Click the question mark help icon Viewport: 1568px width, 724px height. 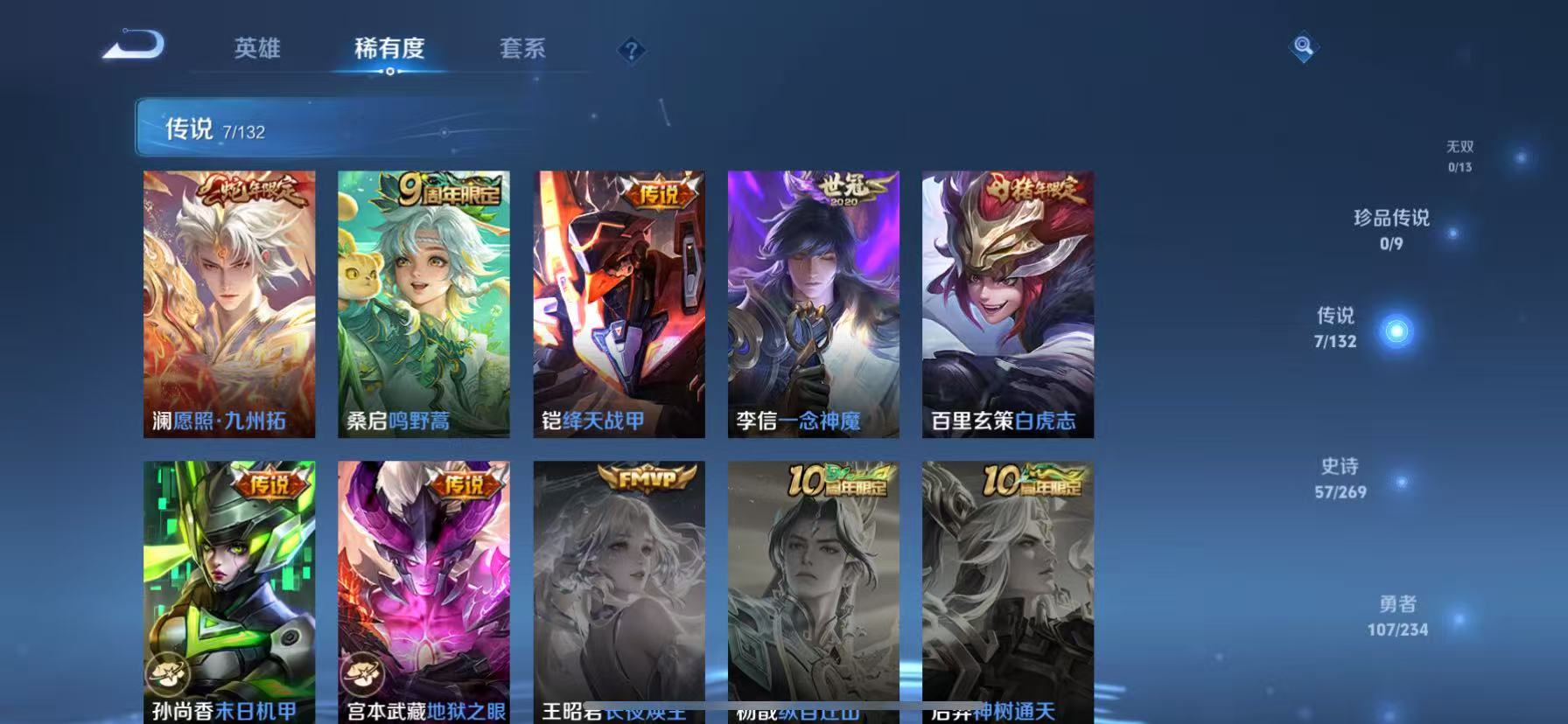(x=630, y=50)
